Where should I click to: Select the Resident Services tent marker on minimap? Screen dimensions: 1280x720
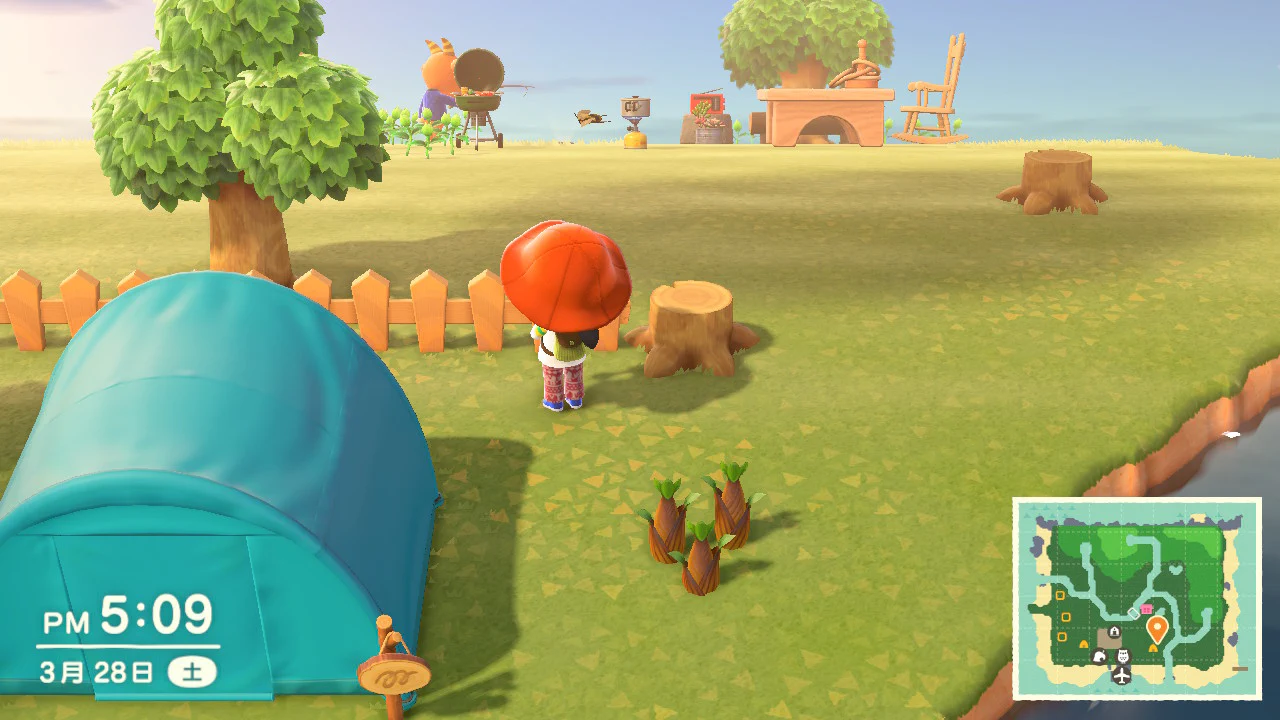1114,631
